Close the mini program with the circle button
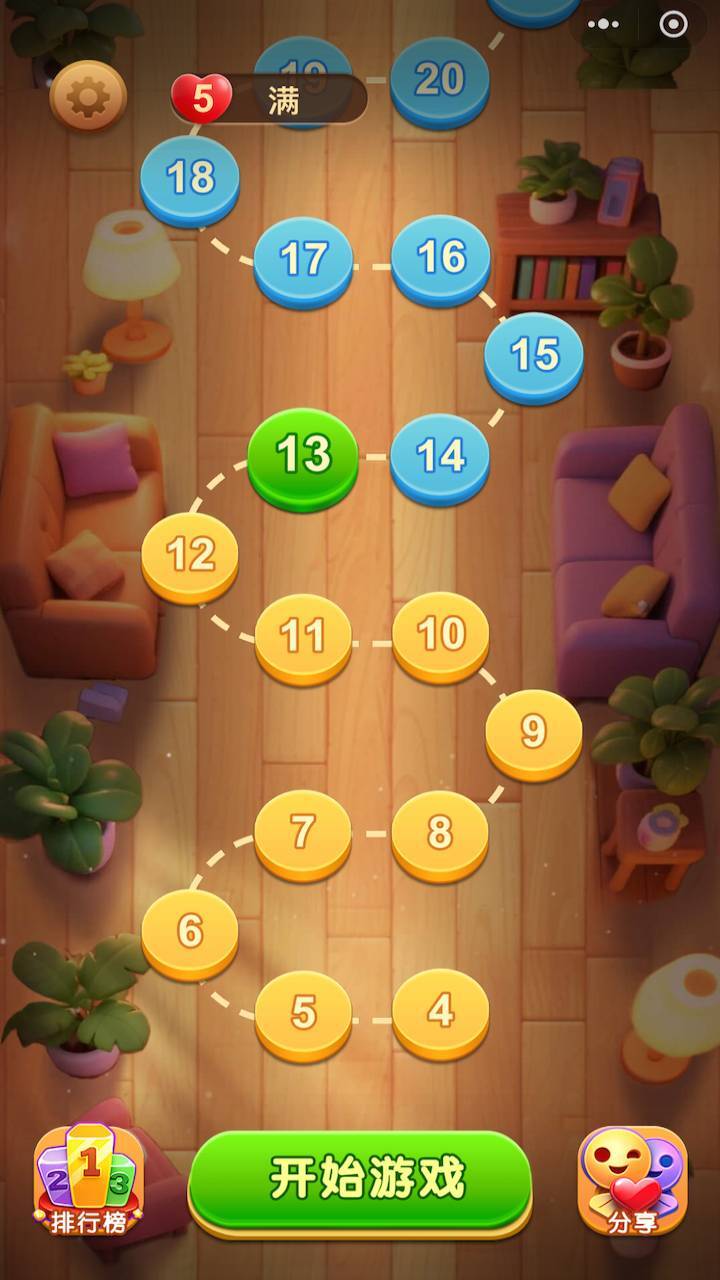This screenshot has height=1280, width=720. [x=673, y=24]
